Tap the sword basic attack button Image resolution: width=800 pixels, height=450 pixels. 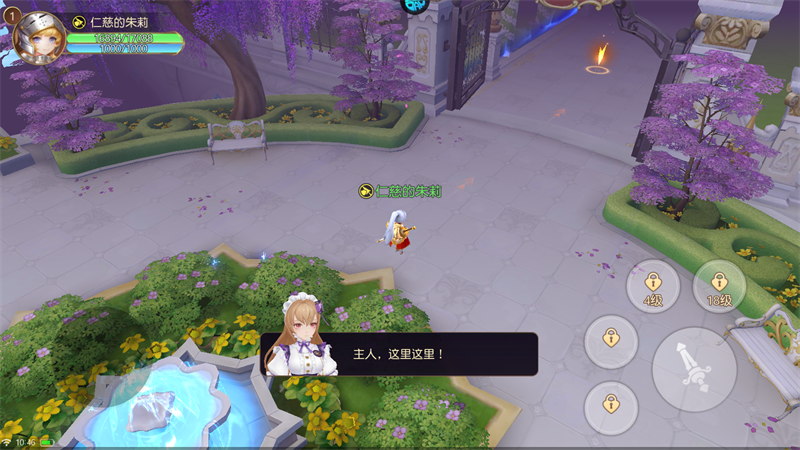click(694, 369)
